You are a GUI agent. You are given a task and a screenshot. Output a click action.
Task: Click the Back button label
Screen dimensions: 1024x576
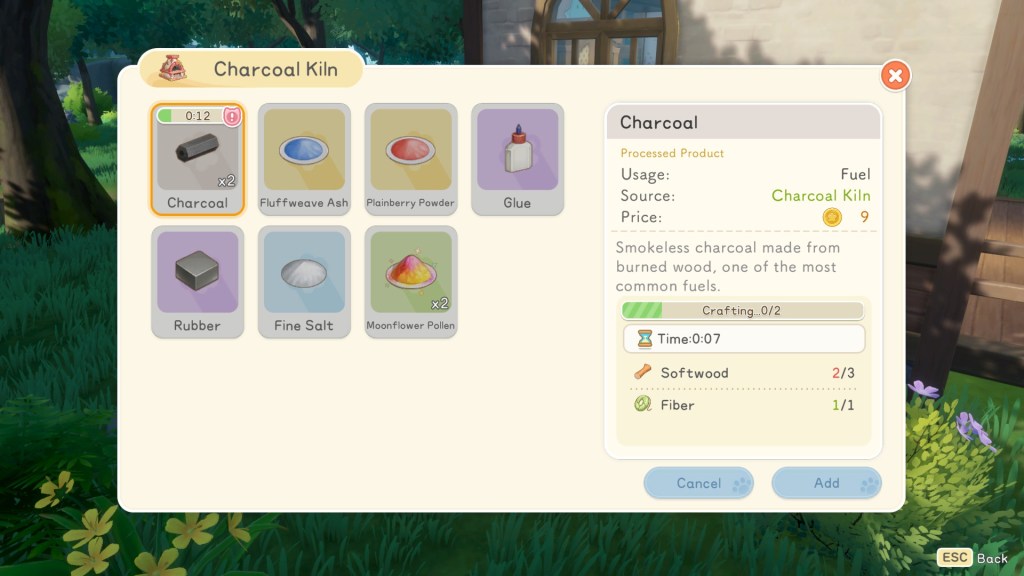[x=992, y=558]
